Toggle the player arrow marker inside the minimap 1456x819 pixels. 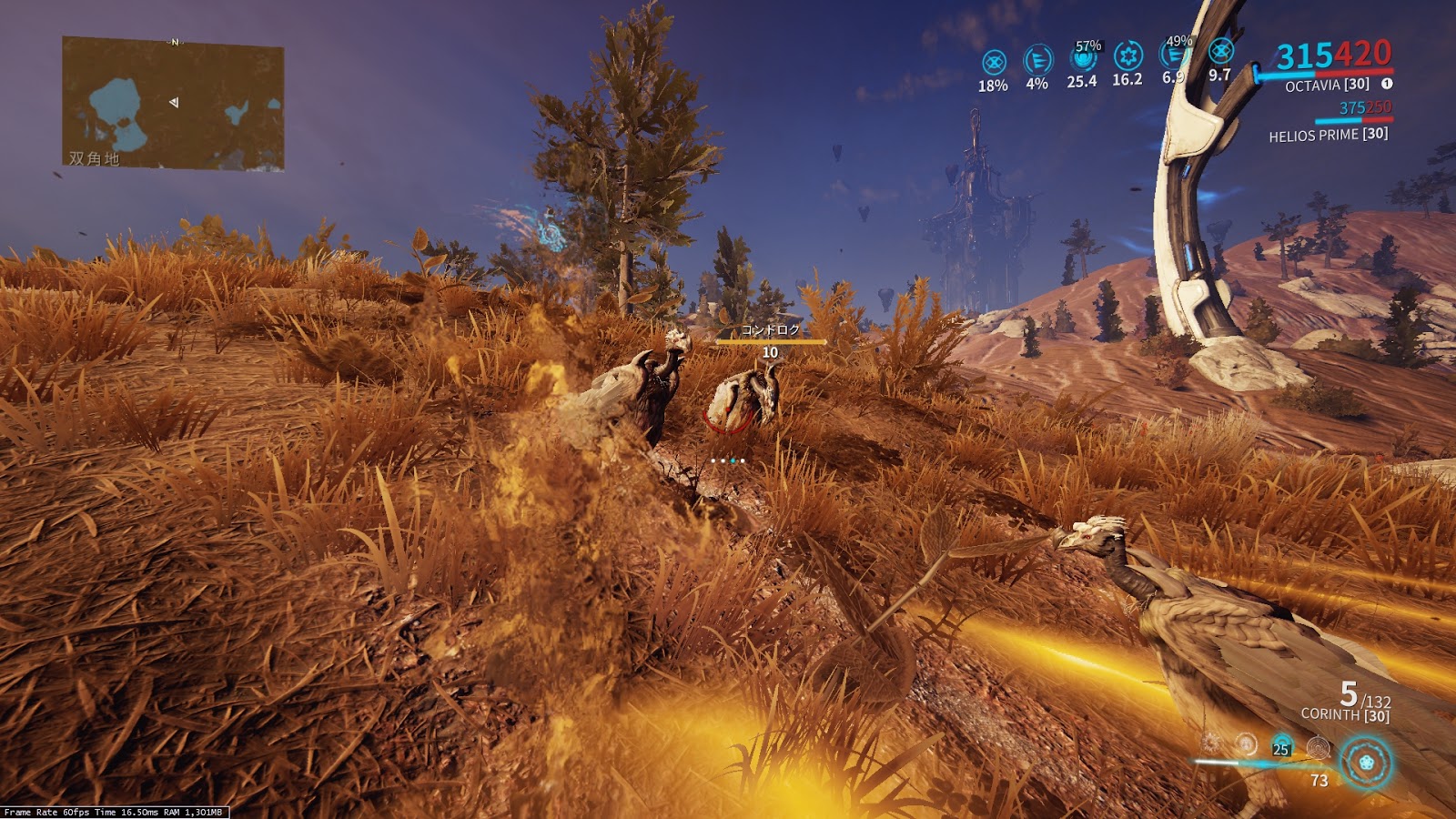click(x=172, y=103)
